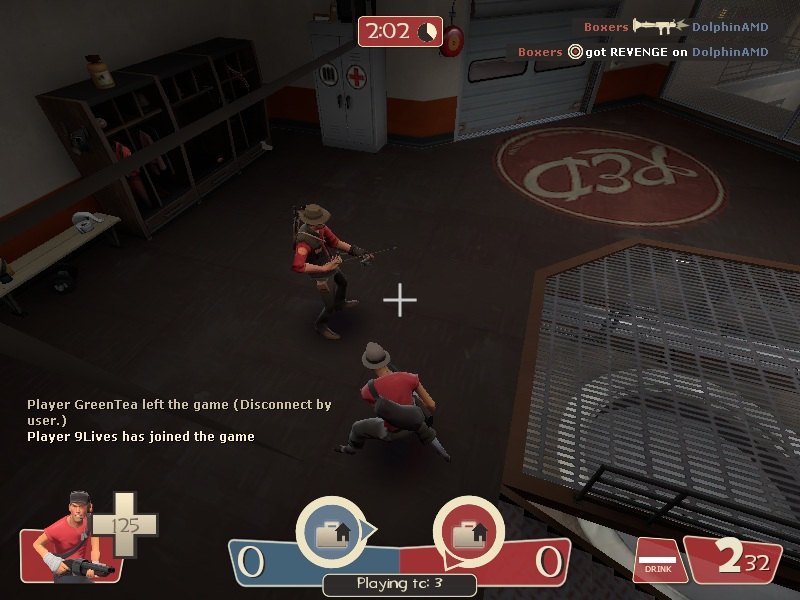Viewport: 800px width, 600px height.
Task: Click the 9Lives joined chat message
Action: [x=141, y=436]
